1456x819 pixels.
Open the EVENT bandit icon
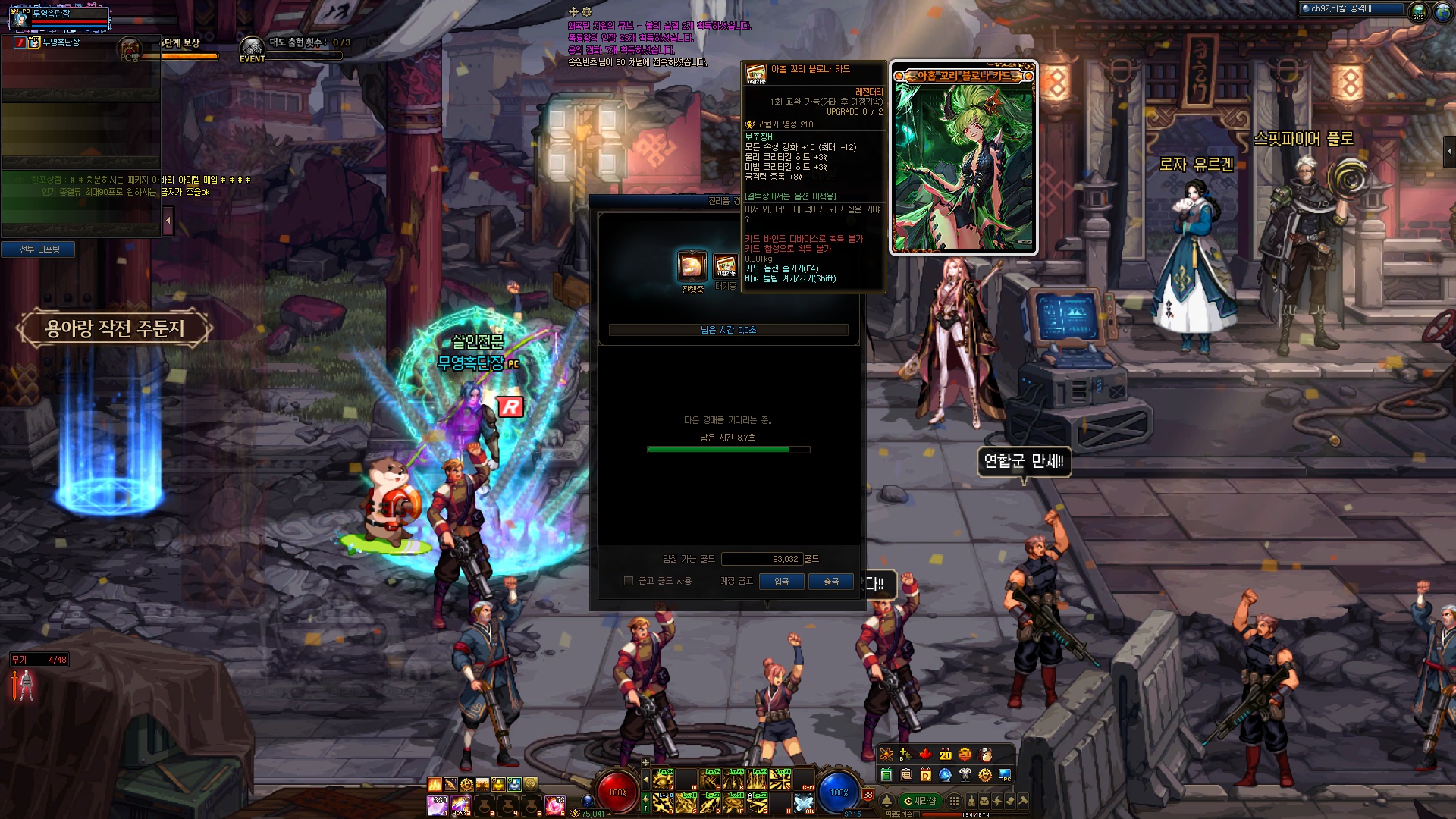(253, 49)
